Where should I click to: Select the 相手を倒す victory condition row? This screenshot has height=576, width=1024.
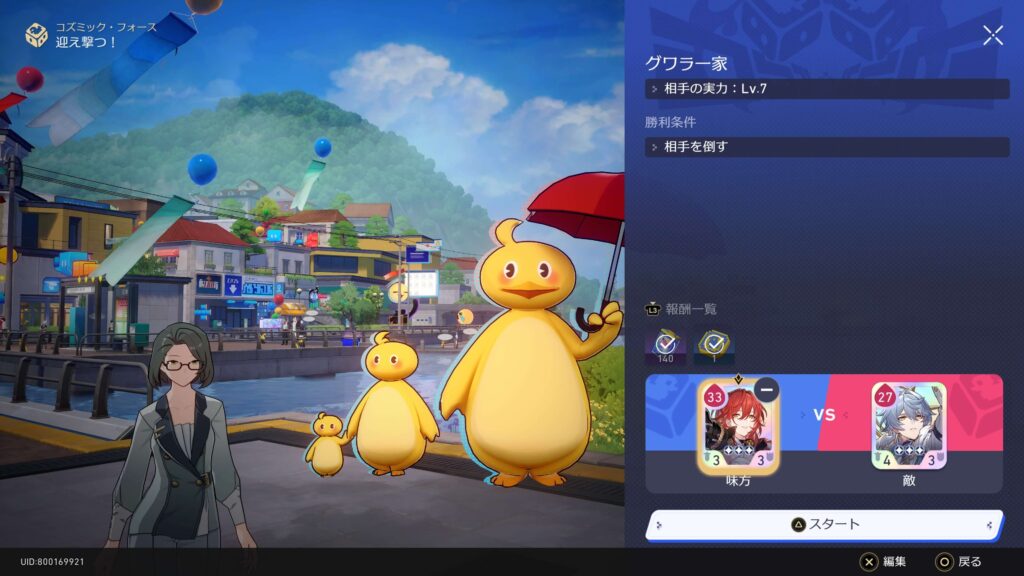click(x=827, y=147)
